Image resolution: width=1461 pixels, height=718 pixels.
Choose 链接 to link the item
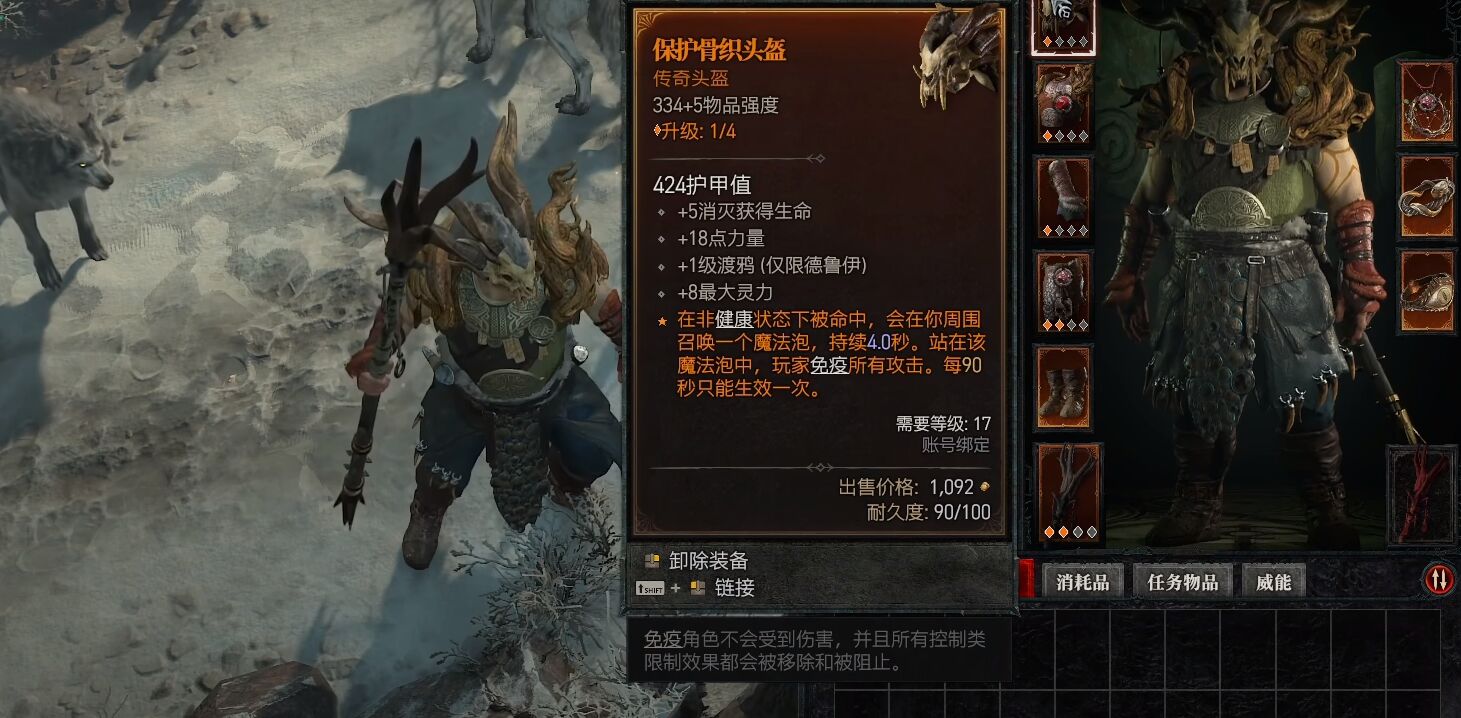[x=734, y=588]
